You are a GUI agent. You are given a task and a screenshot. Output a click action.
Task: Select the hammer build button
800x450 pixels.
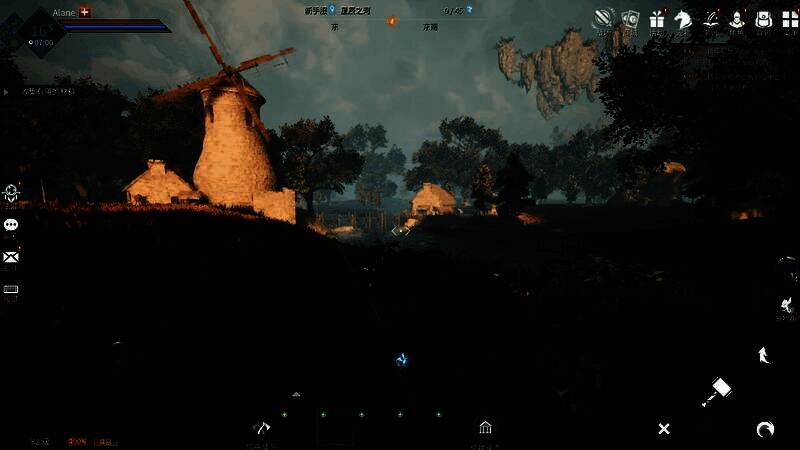716,391
